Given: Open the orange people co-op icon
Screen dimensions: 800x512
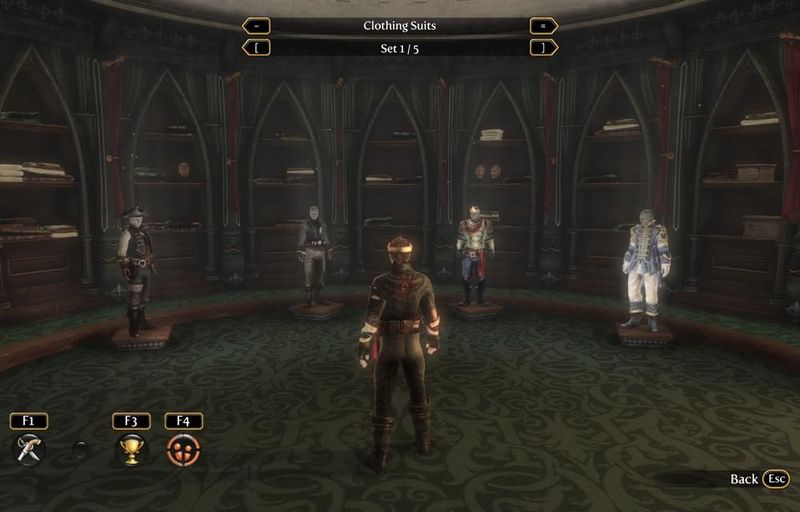Looking at the screenshot, I should pos(184,449).
